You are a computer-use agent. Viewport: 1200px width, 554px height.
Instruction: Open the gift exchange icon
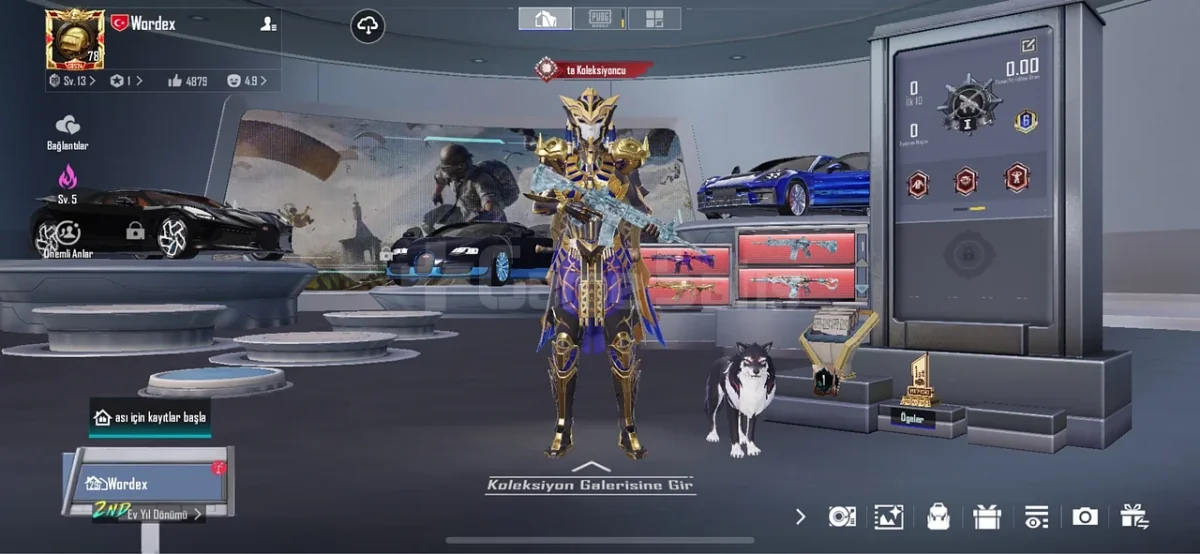tap(1134, 516)
